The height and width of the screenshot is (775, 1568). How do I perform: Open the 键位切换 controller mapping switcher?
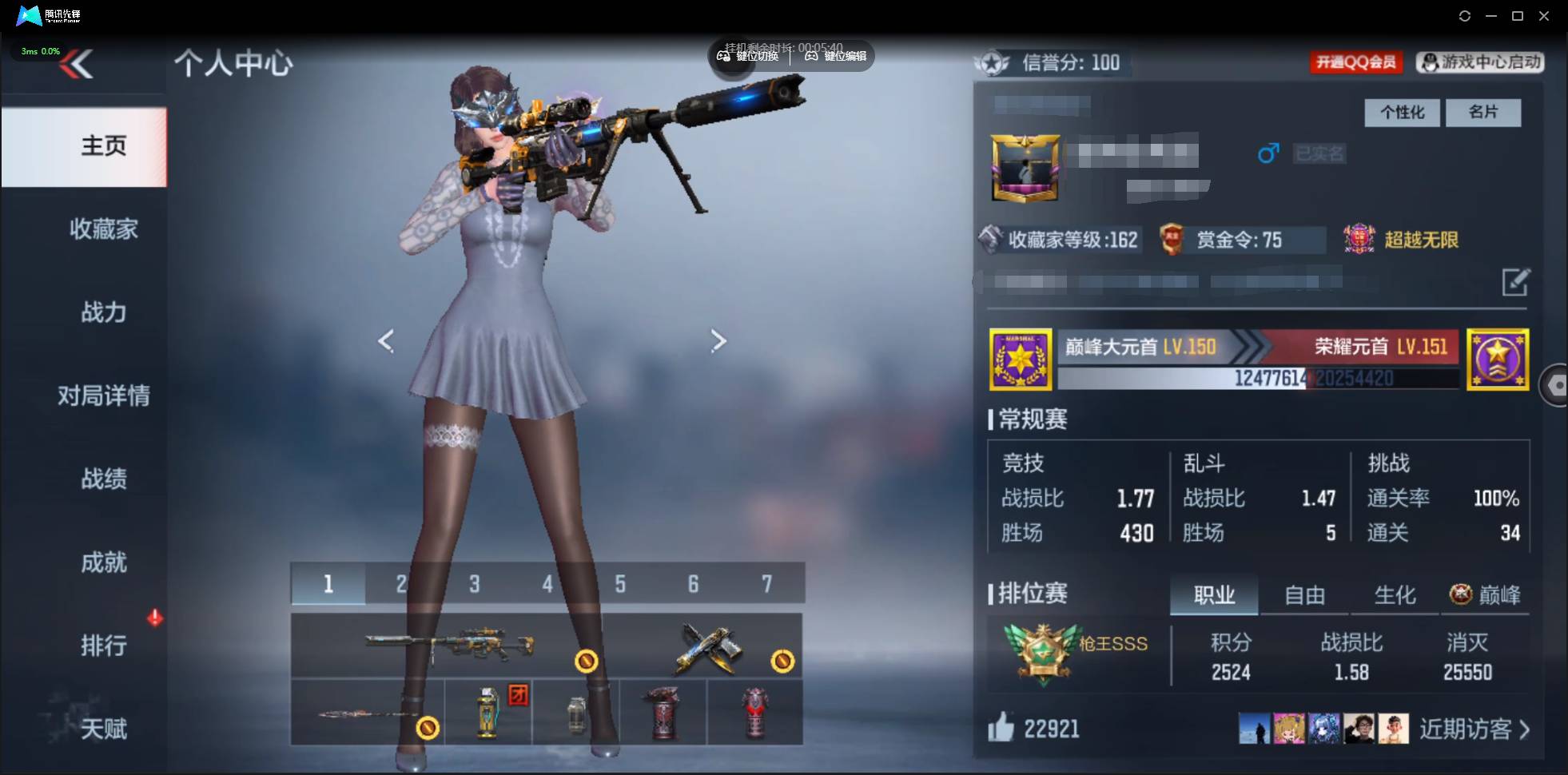[x=750, y=56]
